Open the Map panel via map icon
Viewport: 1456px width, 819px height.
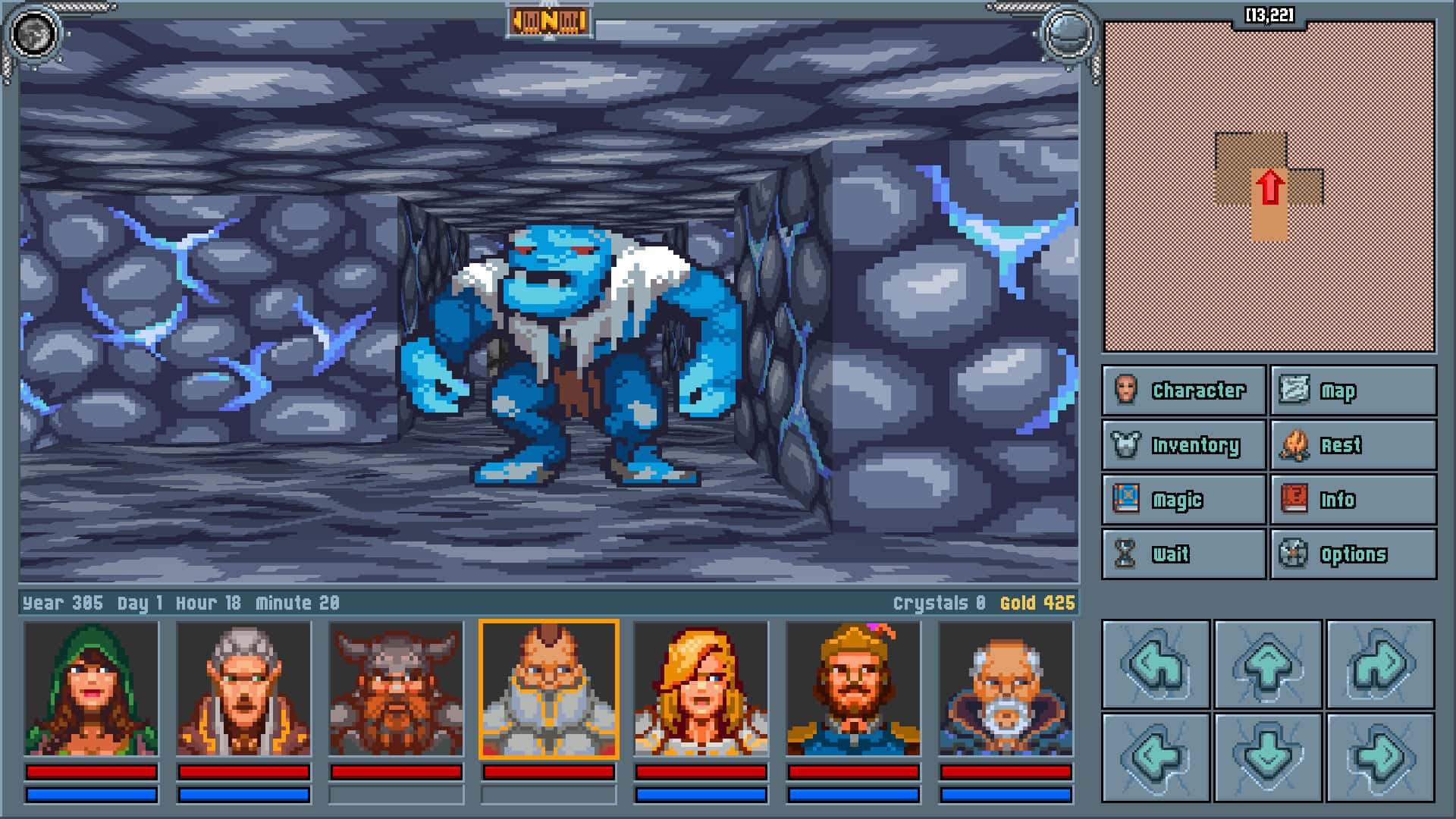pos(1294,391)
